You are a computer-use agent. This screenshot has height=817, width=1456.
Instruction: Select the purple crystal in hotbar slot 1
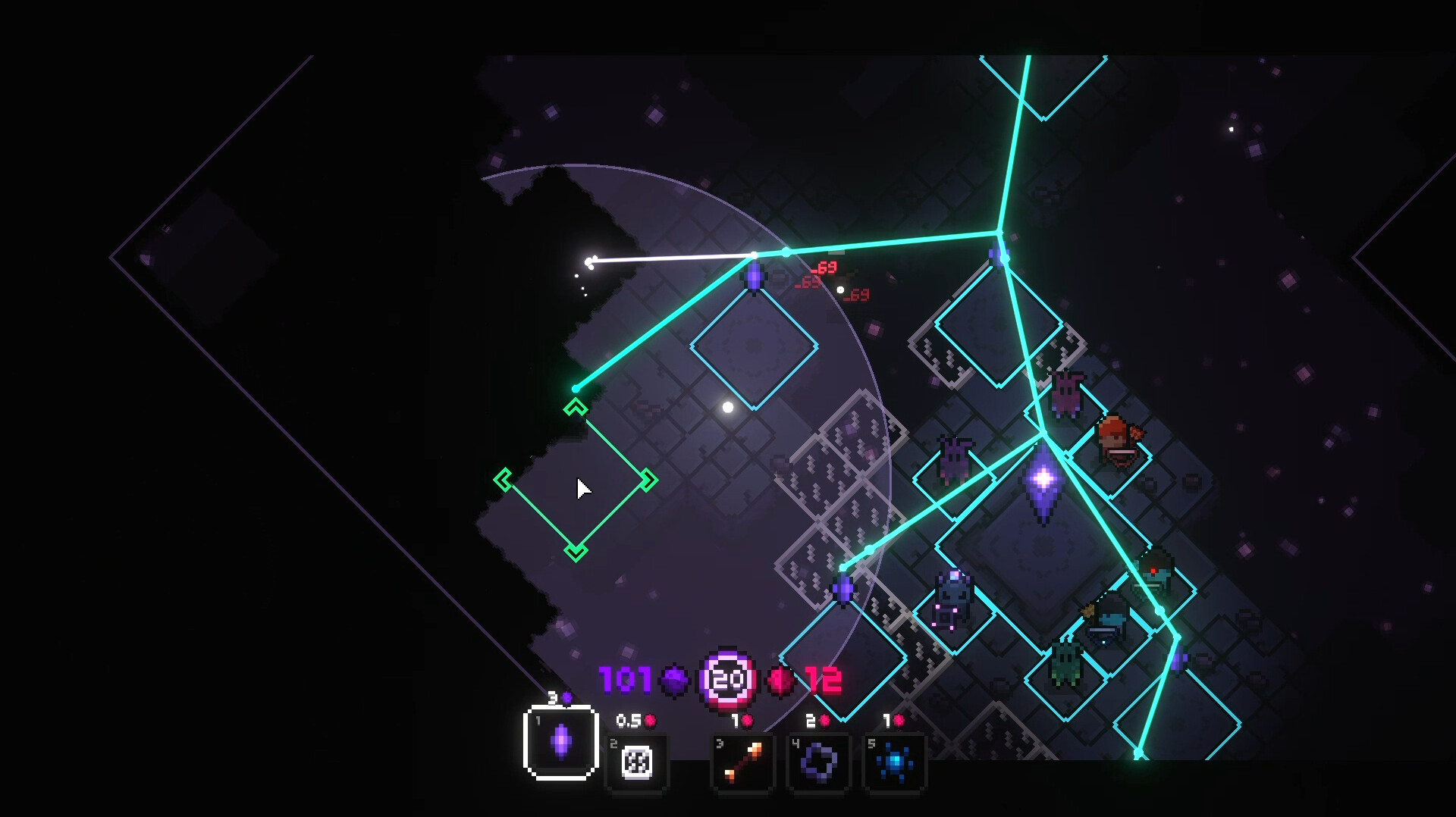561,742
